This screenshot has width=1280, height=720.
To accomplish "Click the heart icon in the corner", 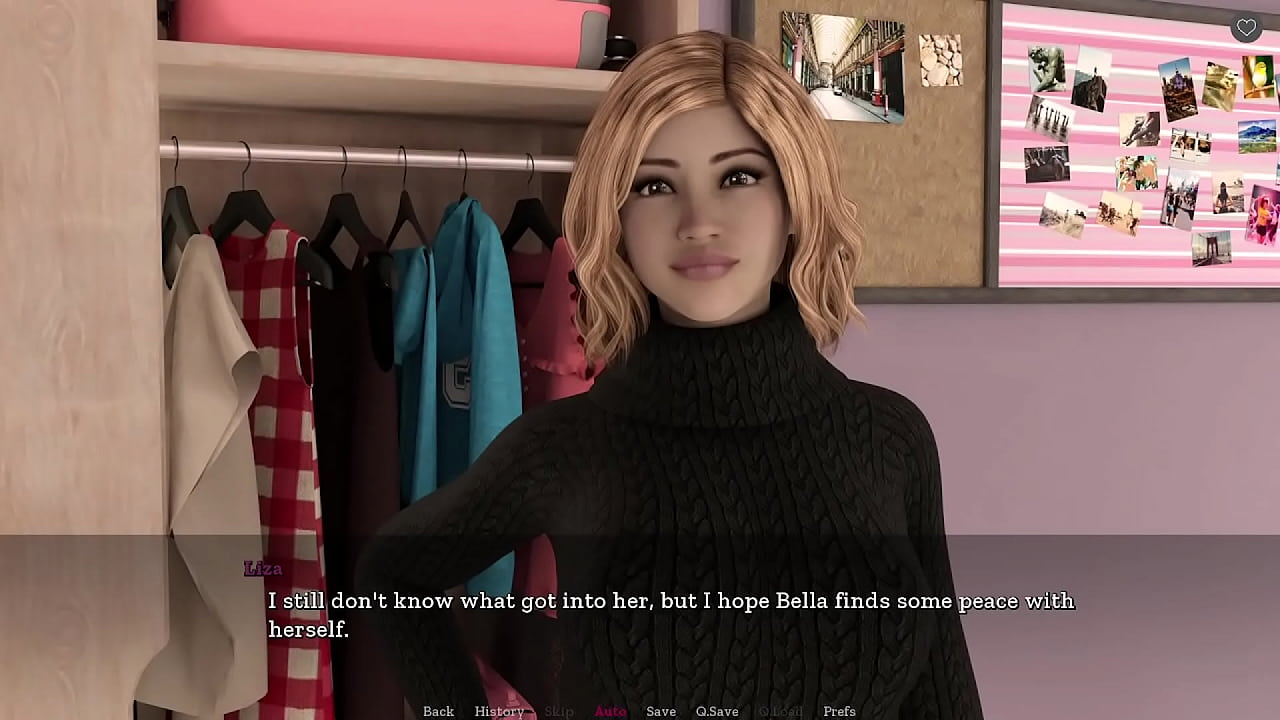I will [1246, 28].
